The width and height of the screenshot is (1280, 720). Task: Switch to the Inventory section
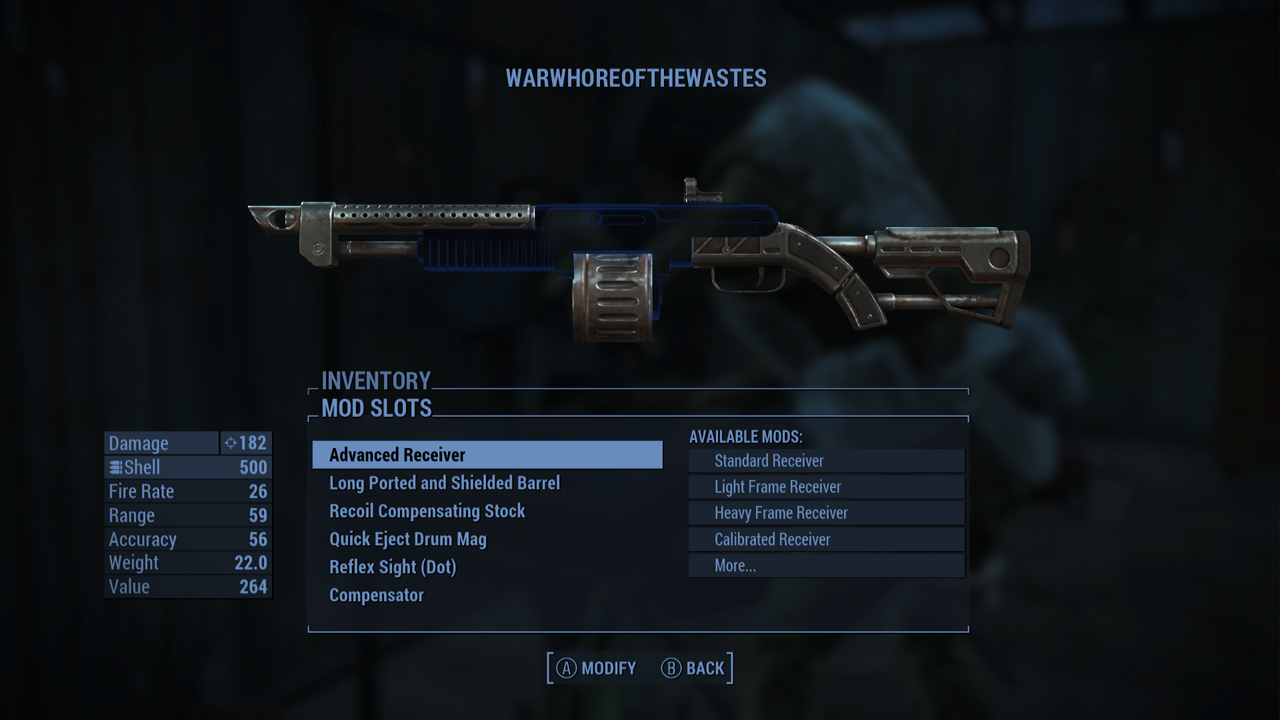[x=376, y=381]
